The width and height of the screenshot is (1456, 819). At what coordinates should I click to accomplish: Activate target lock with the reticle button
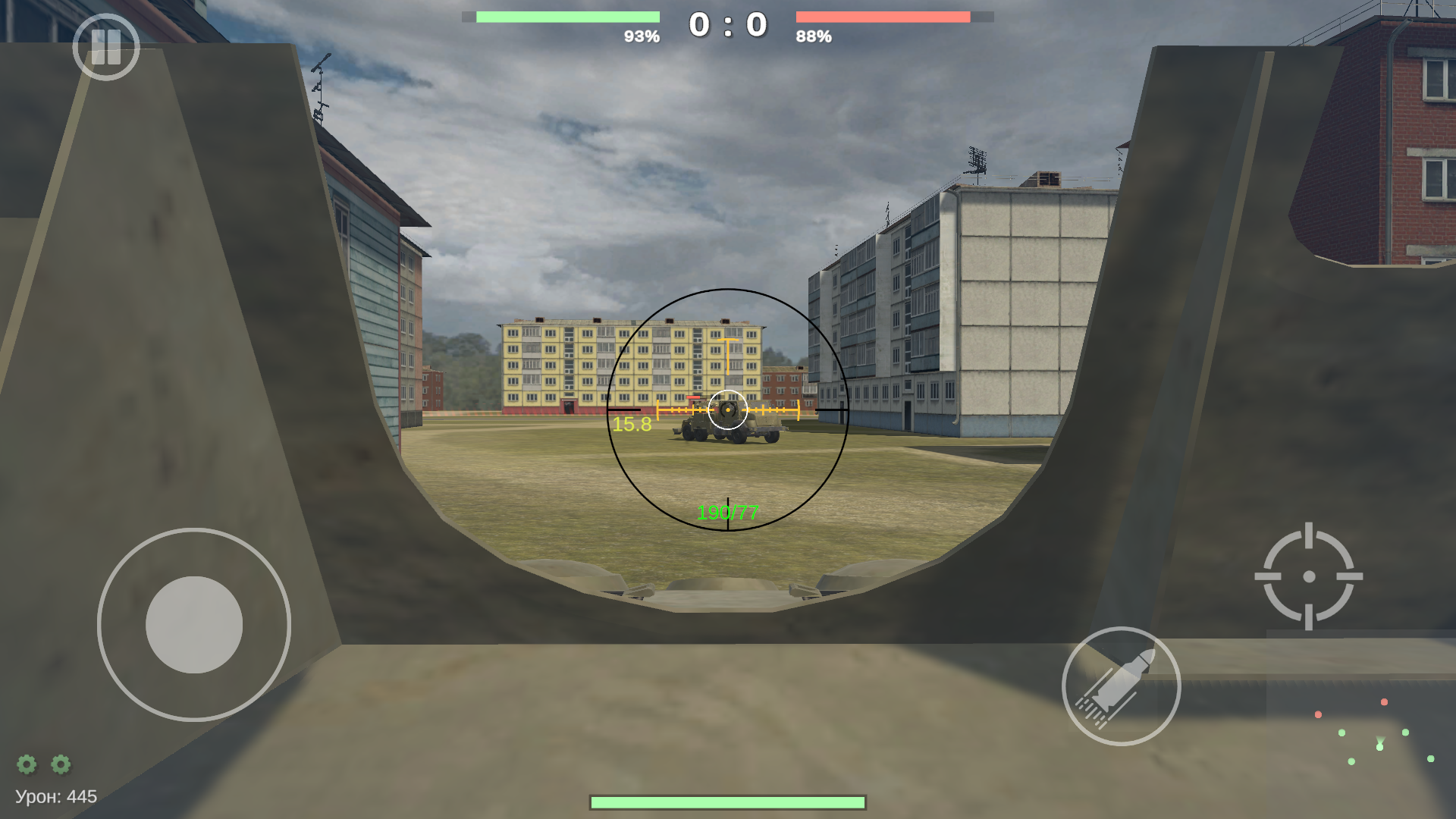[1310, 575]
